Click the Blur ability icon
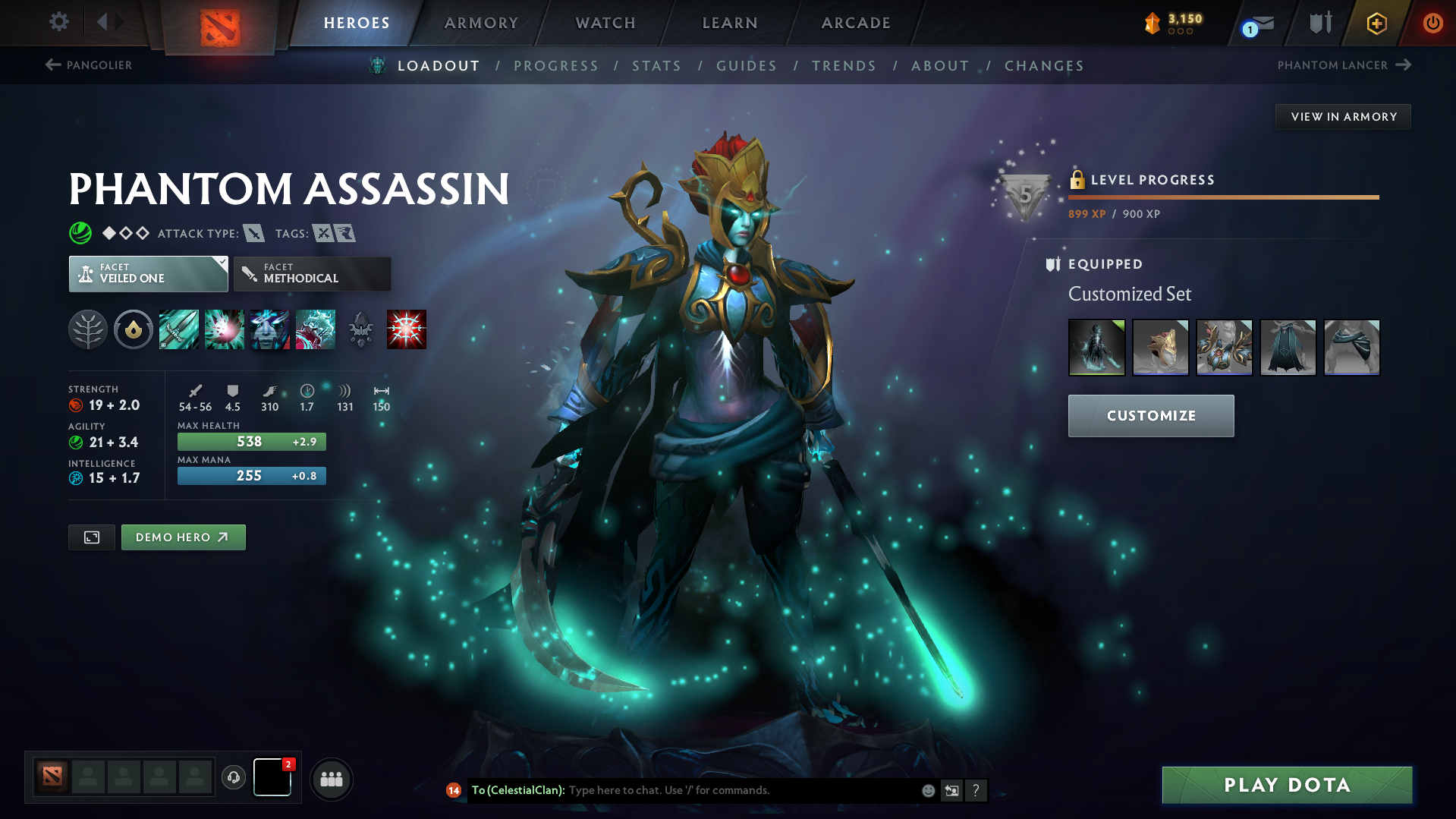The image size is (1456, 819). pyautogui.click(x=270, y=329)
